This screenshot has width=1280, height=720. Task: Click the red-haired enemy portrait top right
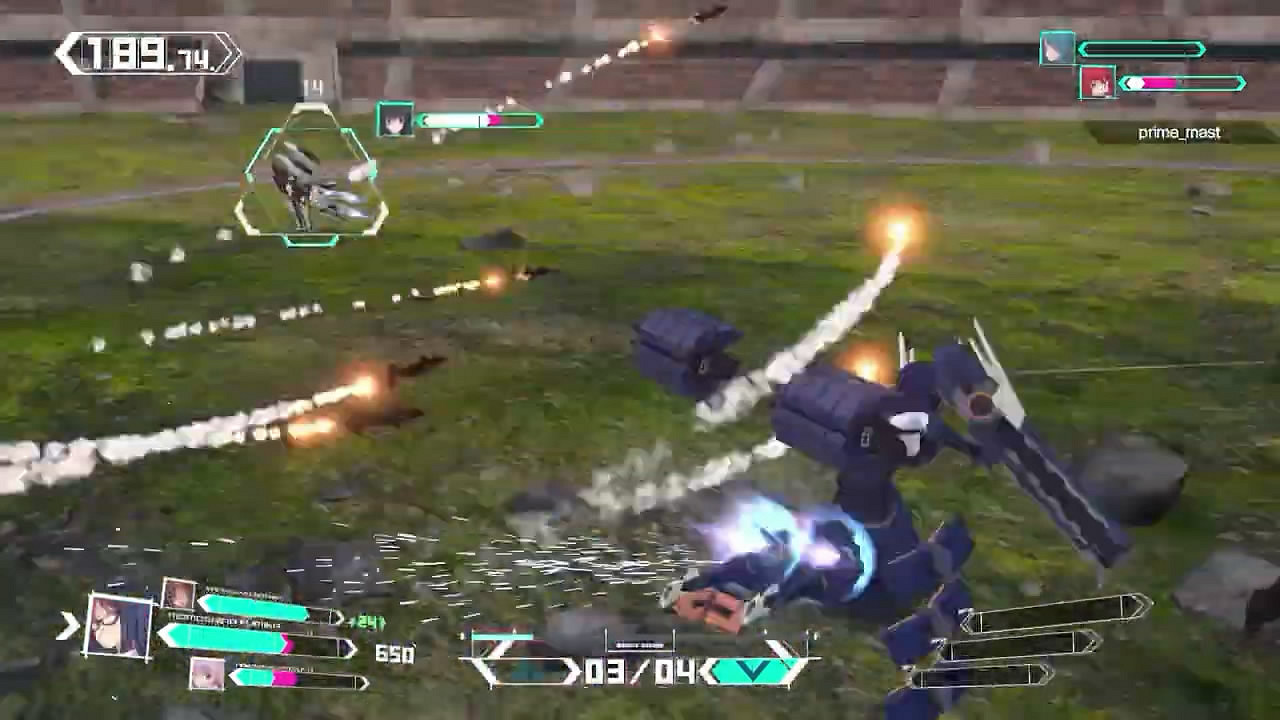[x=1097, y=82]
